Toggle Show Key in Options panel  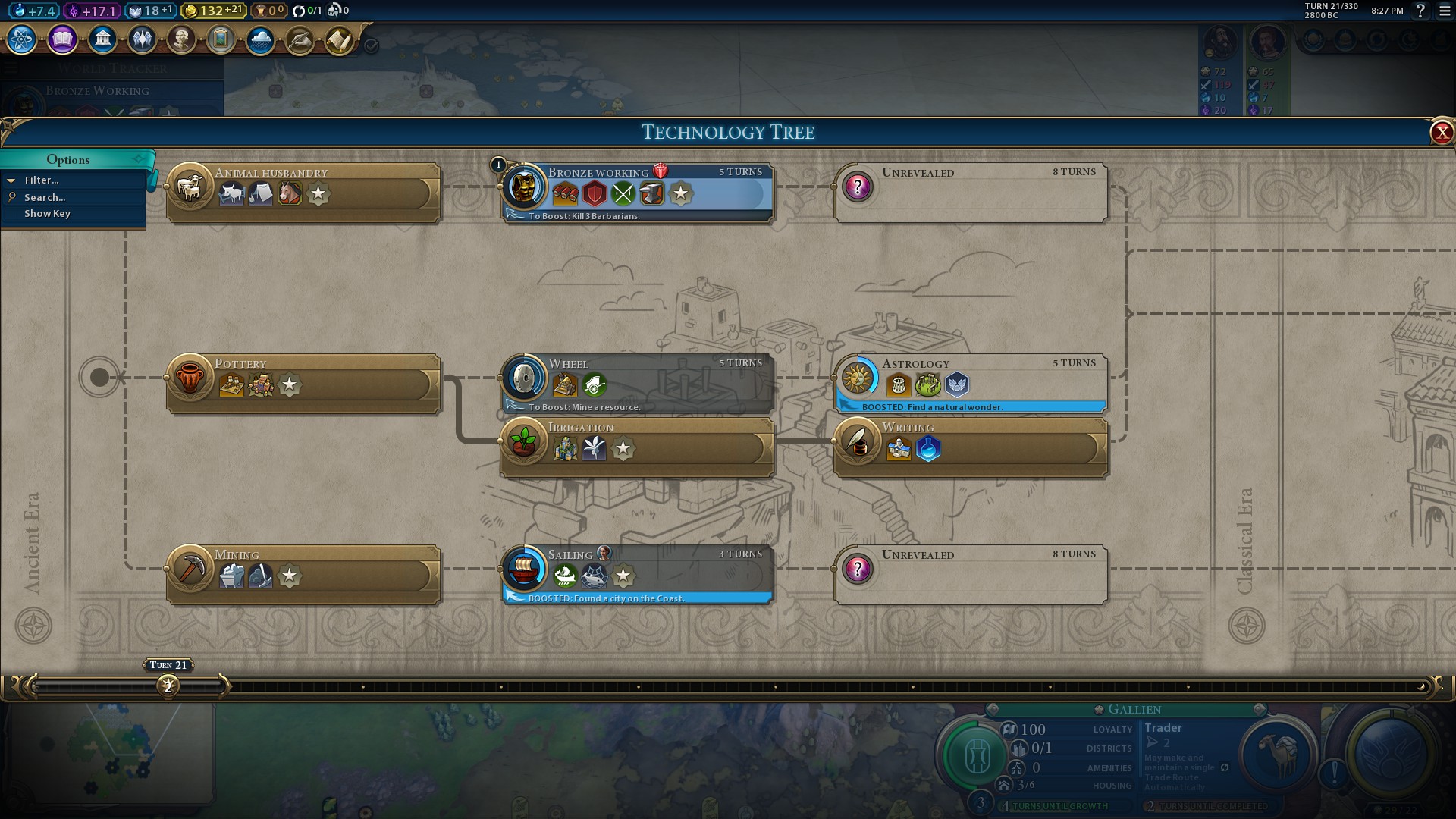pyautogui.click(x=47, y=214)
